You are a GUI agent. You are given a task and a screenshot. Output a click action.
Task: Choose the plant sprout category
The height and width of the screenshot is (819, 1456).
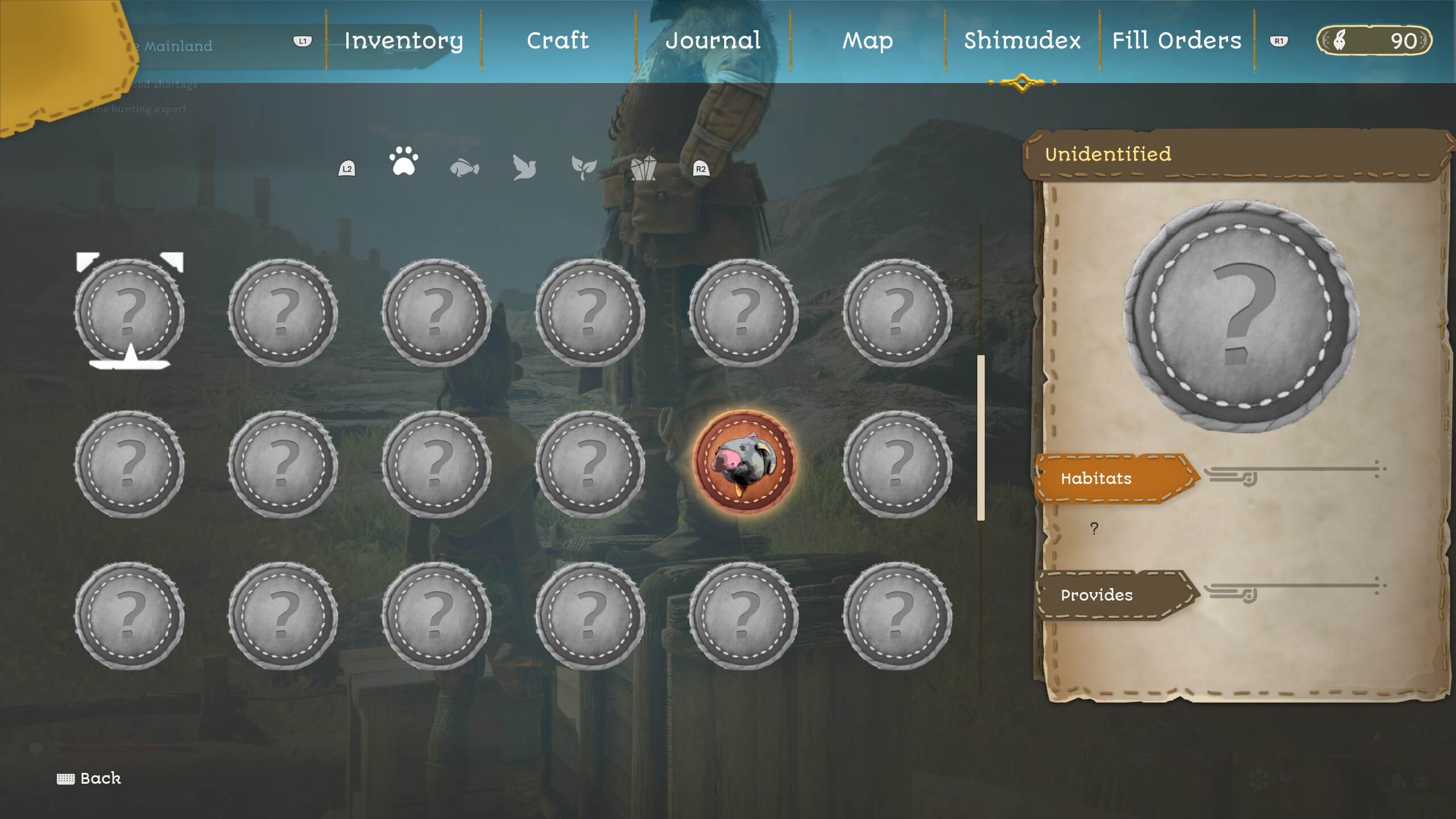point(584,167)
